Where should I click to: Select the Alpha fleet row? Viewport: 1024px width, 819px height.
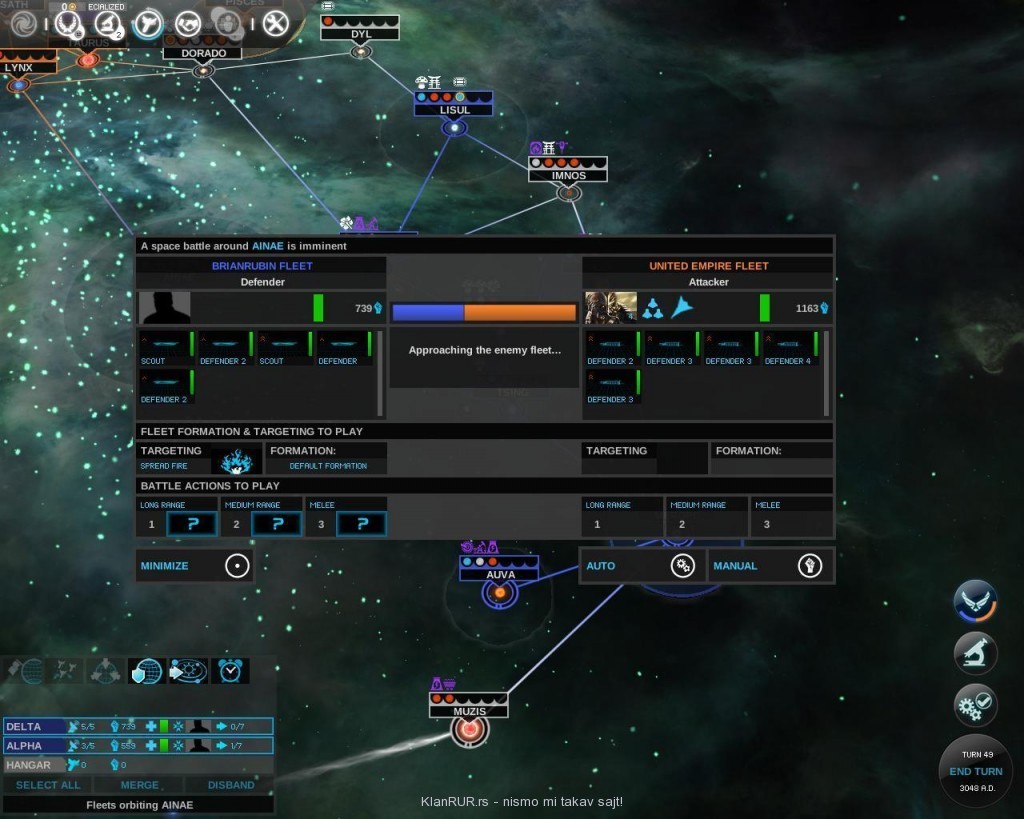138,745
